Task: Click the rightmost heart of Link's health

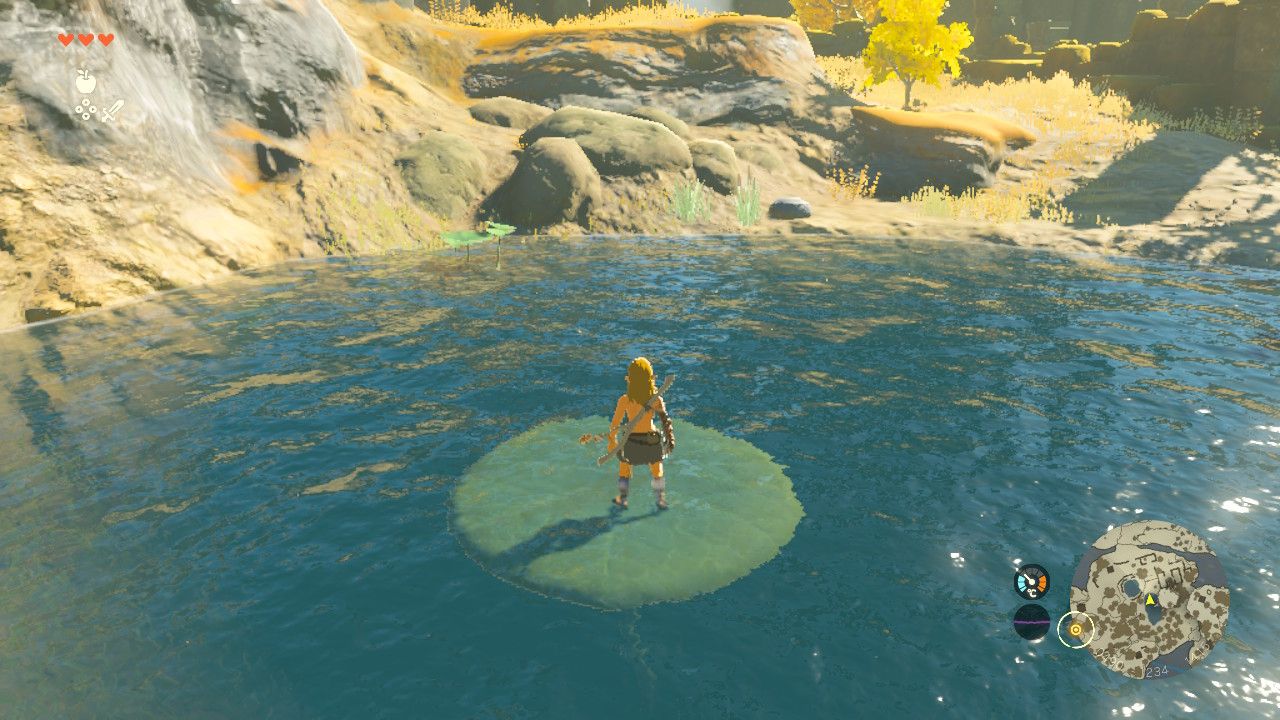Action: click(106, 40)
